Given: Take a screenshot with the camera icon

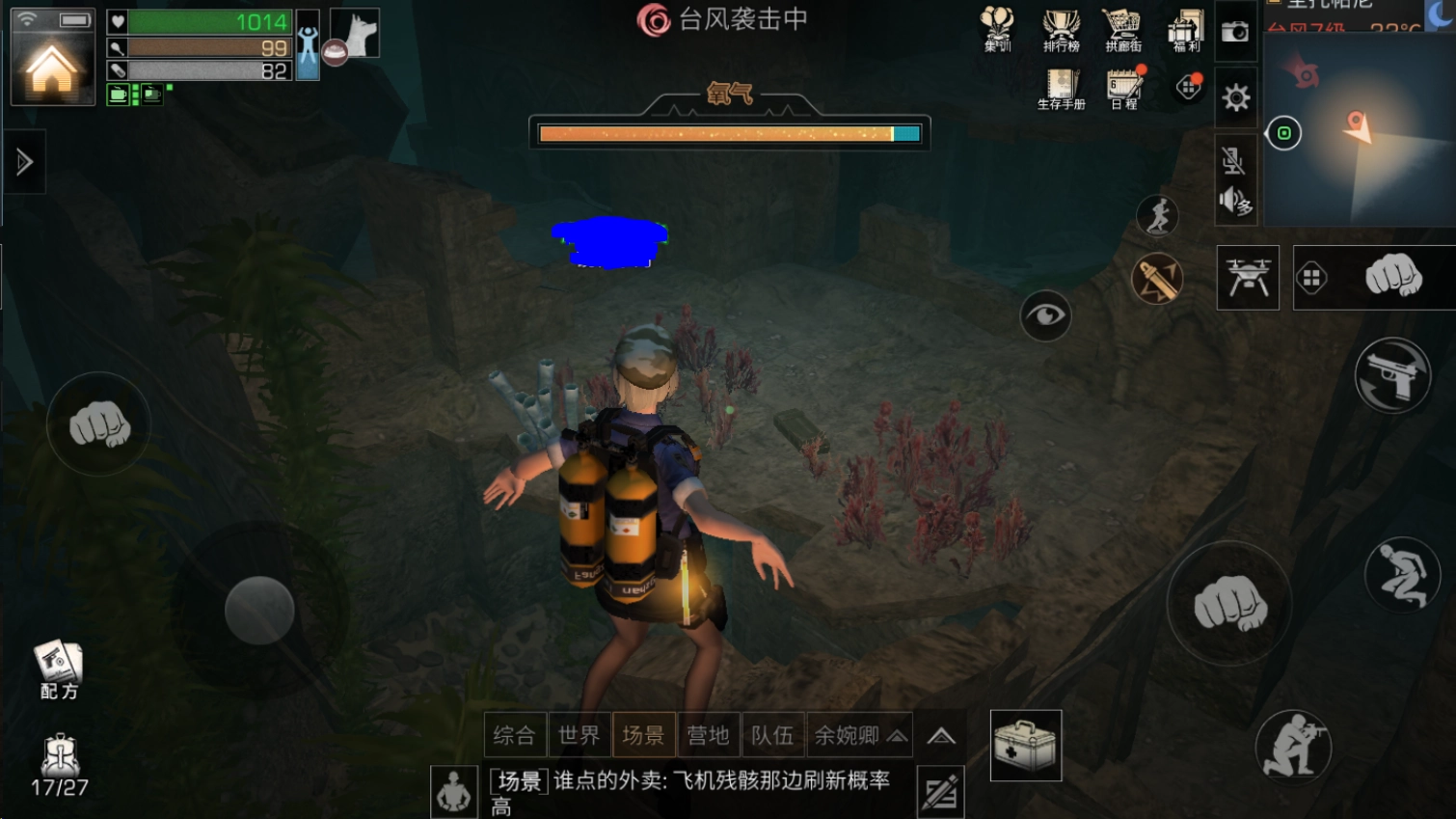Looking at the screenshot, I should tap(1235, 32).
